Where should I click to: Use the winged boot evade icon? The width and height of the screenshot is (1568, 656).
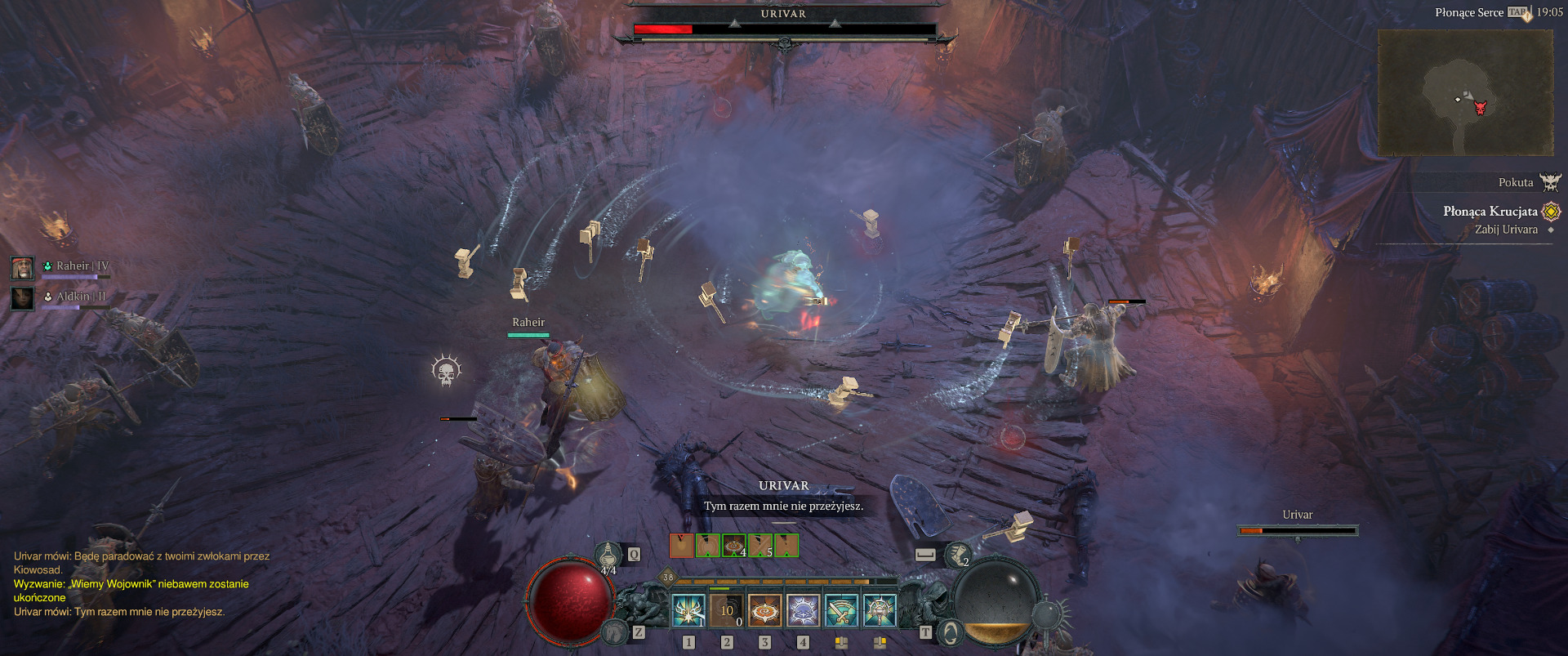957,555
